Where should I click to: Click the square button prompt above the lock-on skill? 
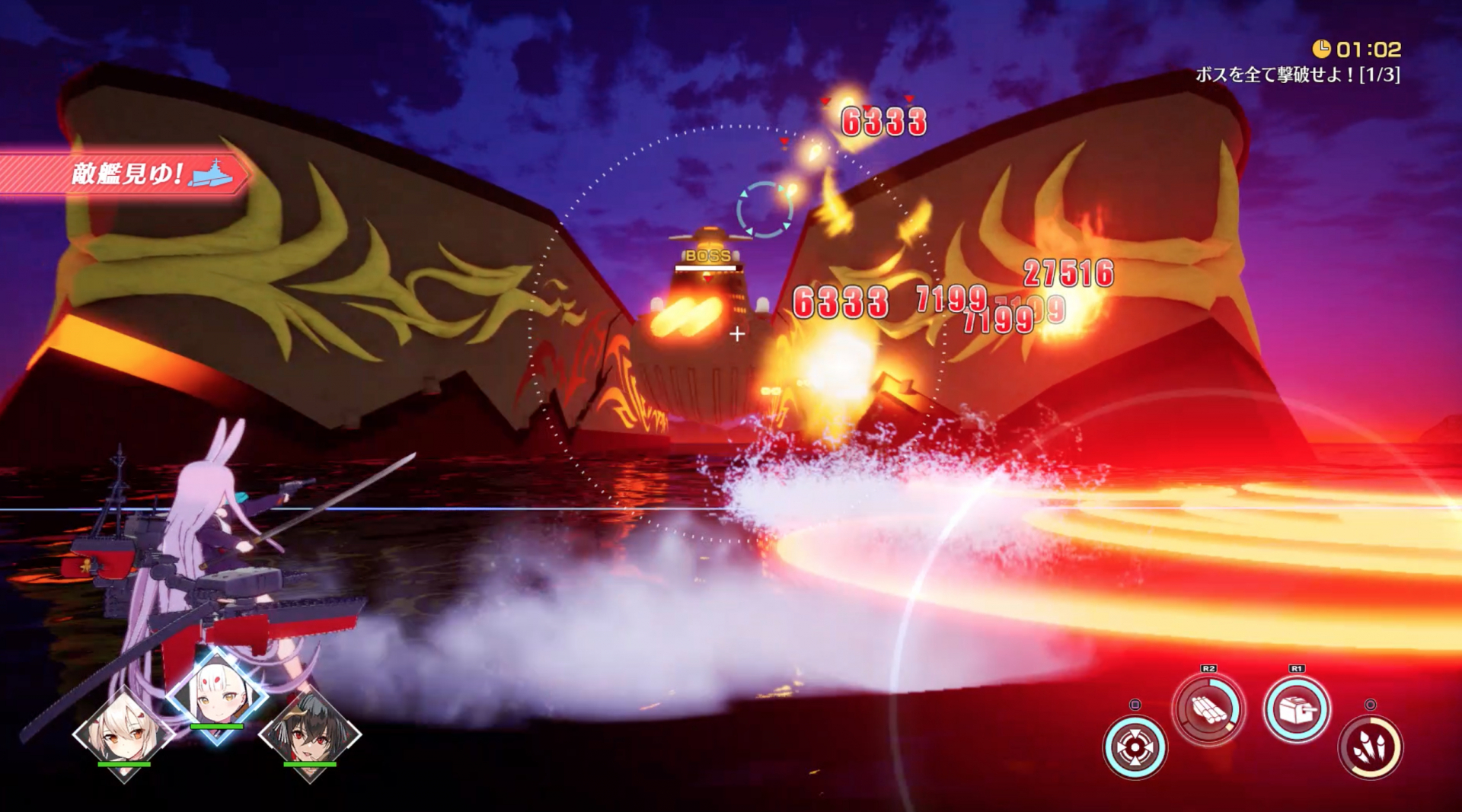pyautogui.click(x=1135, y=706)
